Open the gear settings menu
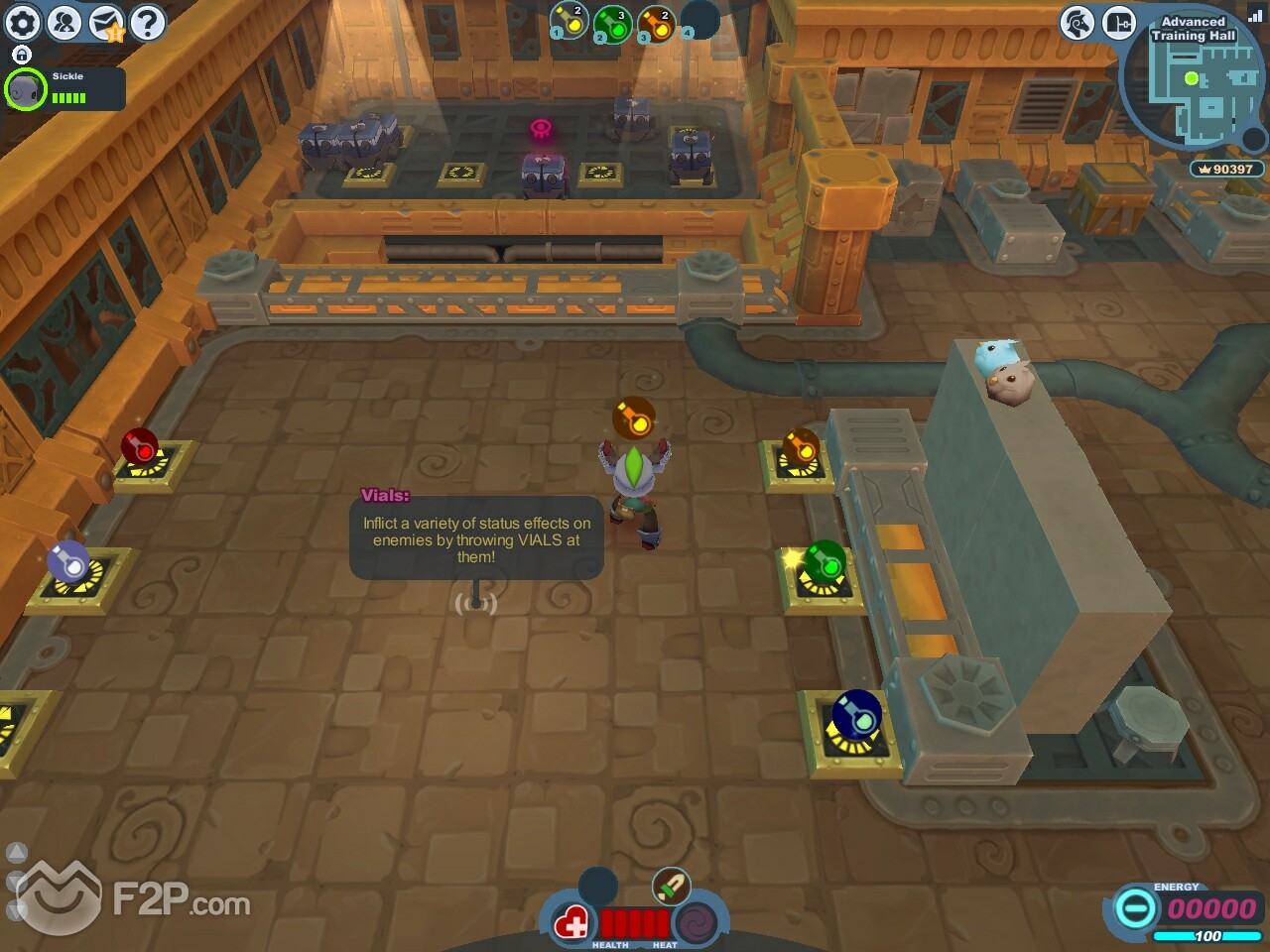The width and height of the screenshot is (1270, 952). click(23, 22)
